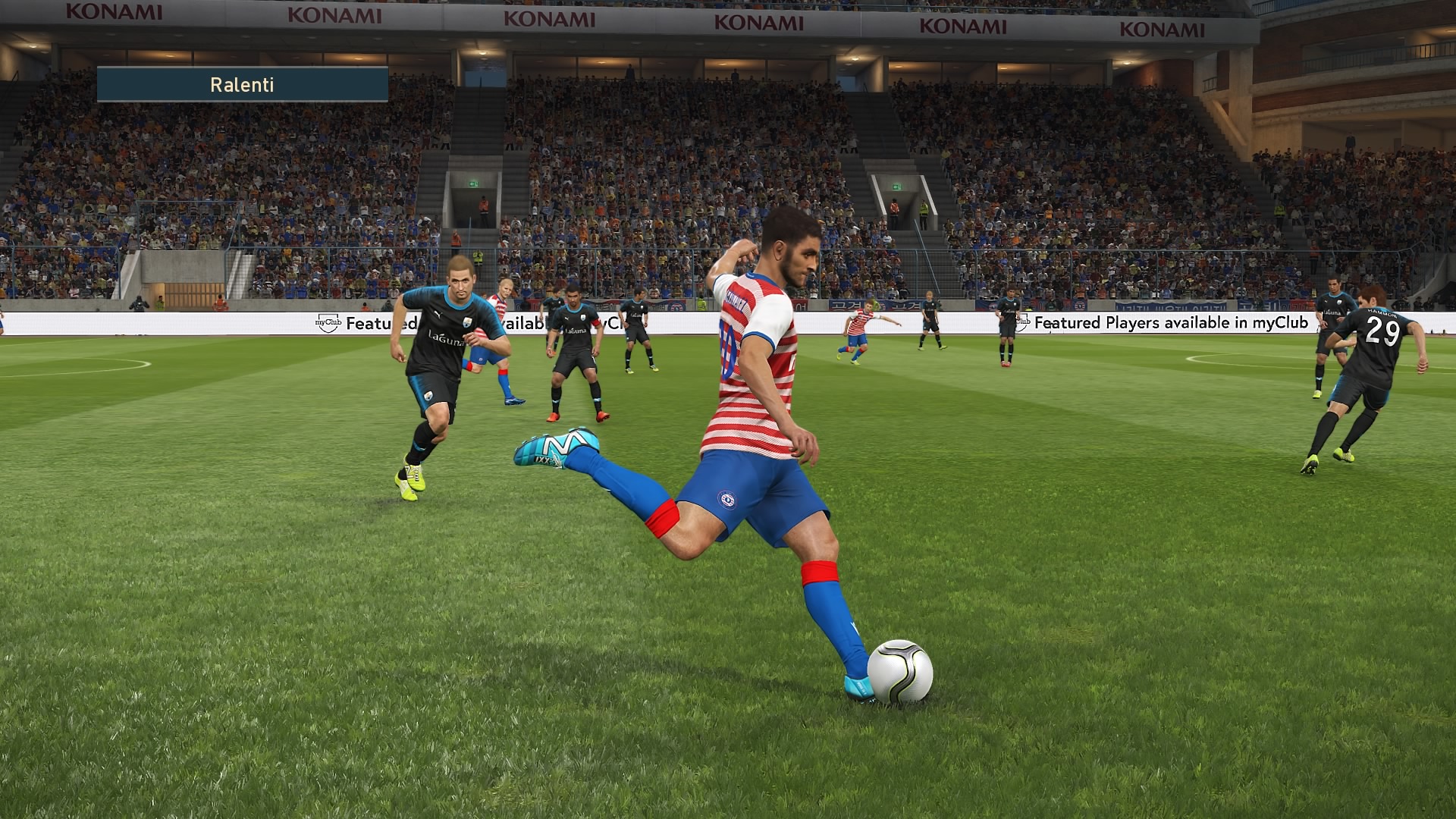Click the Ralenti replay banner
Viewport: 1456px width, 819px height.
click(x=242, y=84)
